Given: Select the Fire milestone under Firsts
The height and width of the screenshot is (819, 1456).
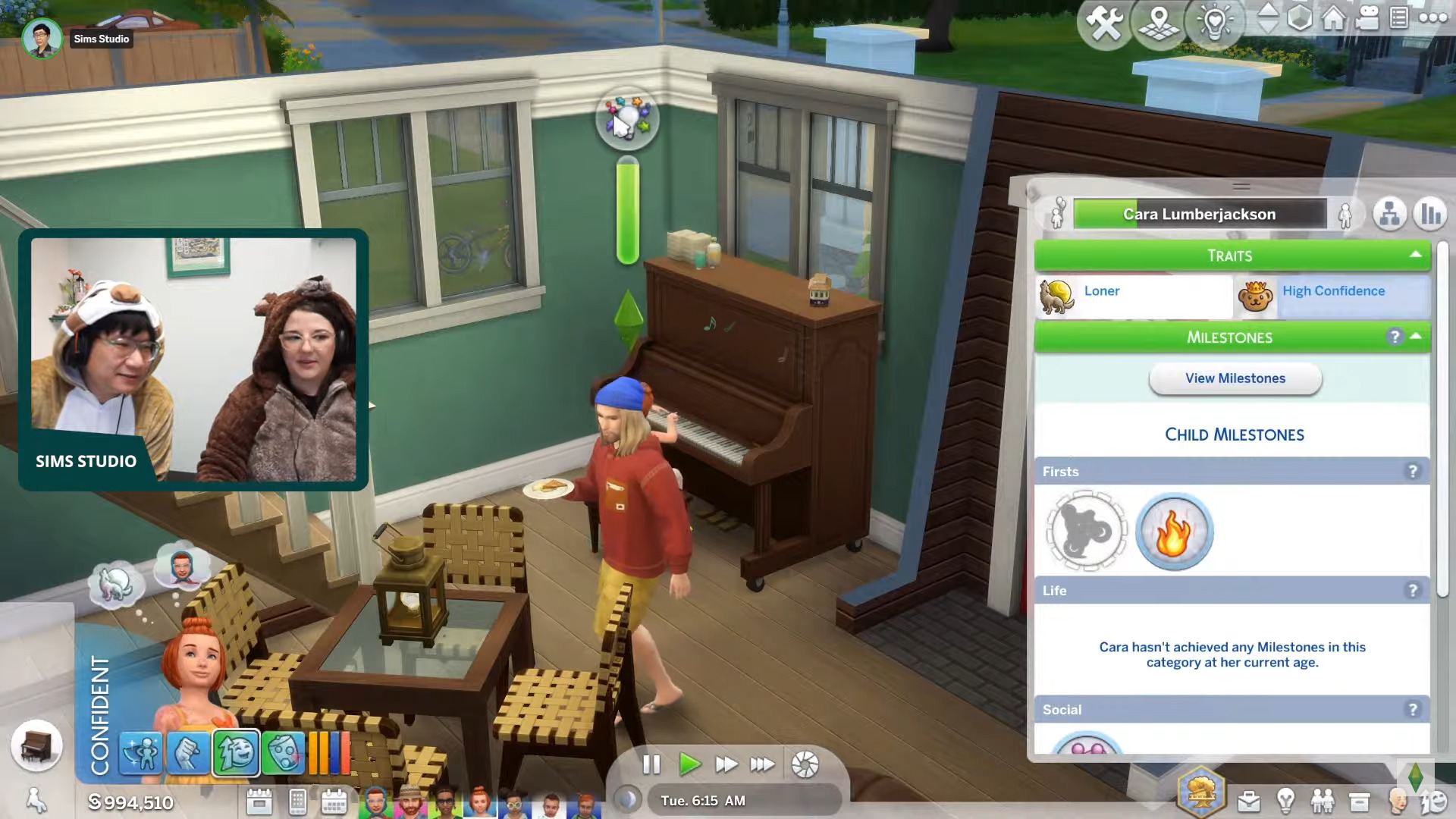Looking at the screenshot, I should 1175,531.
